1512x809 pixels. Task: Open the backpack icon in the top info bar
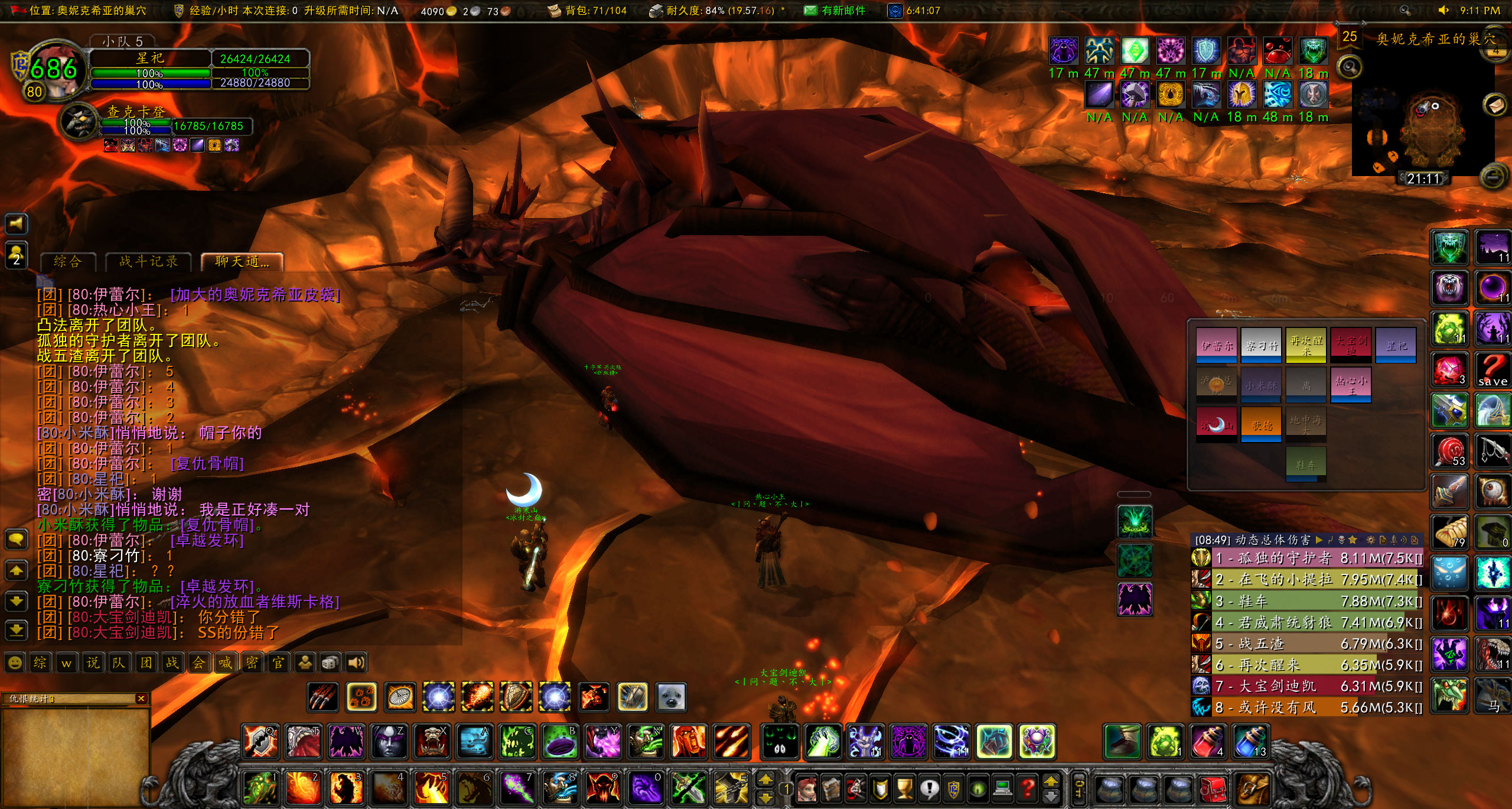[x=553, y=10]
